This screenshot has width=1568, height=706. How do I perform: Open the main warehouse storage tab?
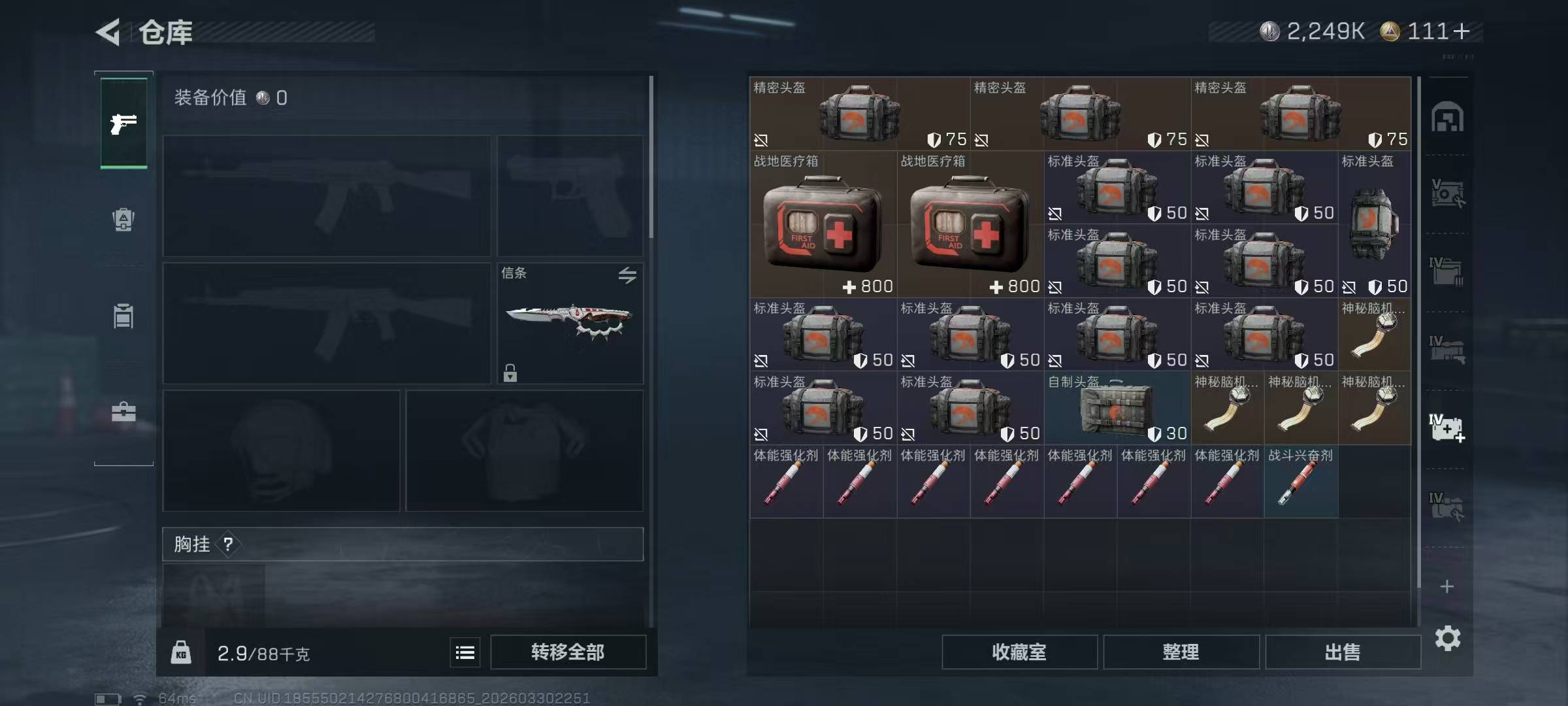pos(1447,117)
